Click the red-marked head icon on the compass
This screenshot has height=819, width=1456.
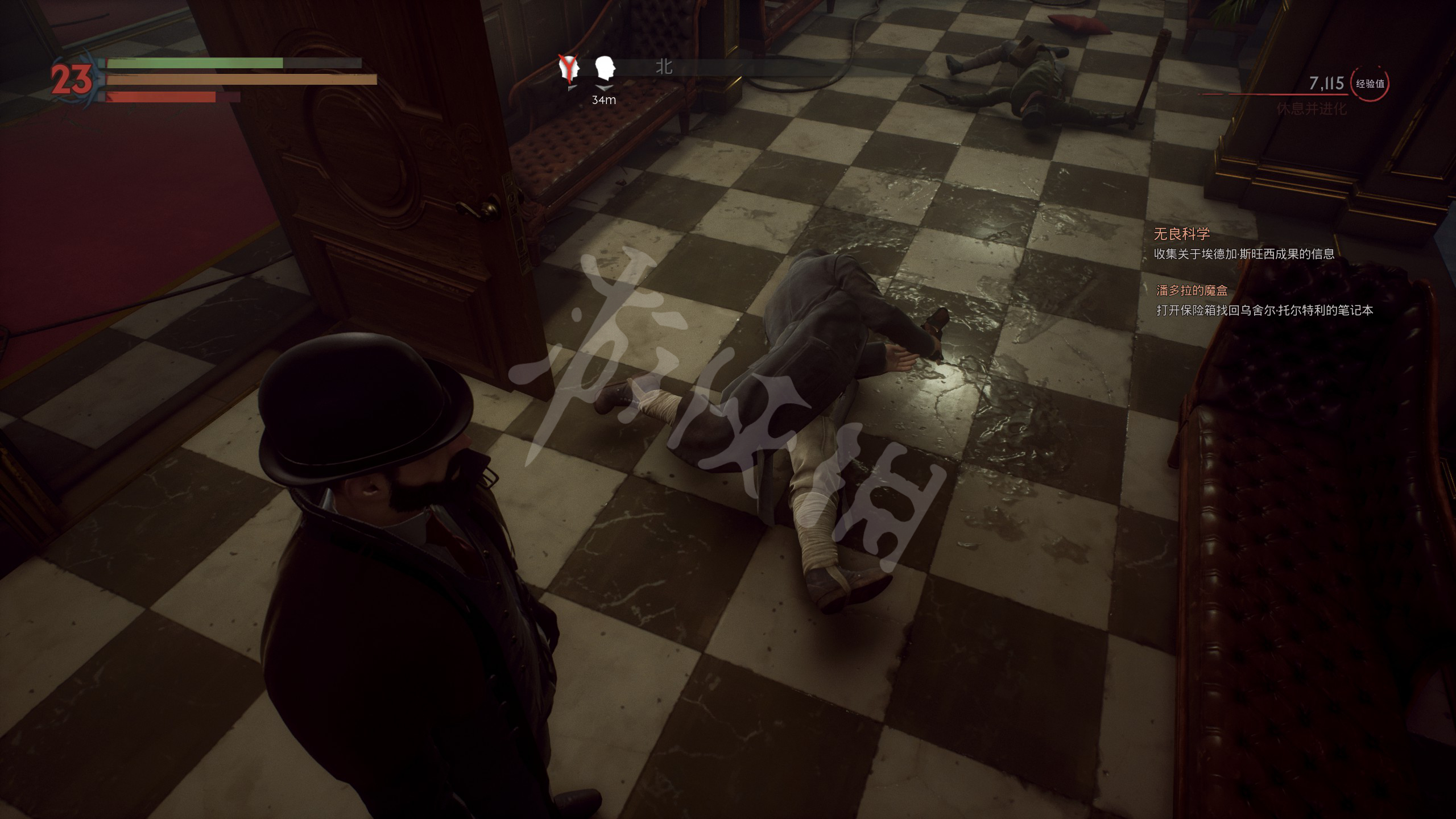pyautogui.click(x=569, y=69)
